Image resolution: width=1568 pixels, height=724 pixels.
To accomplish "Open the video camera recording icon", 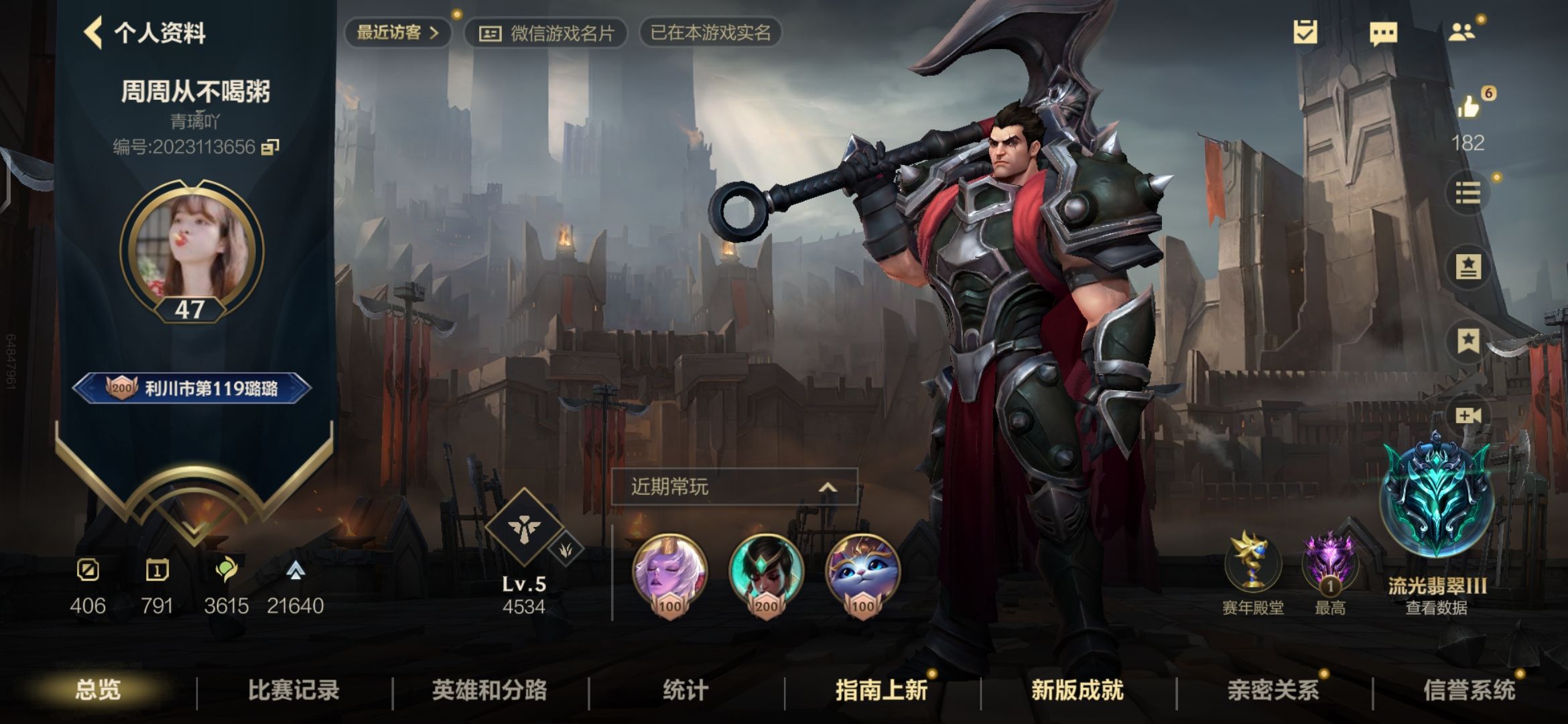I will coord(1467,416).
